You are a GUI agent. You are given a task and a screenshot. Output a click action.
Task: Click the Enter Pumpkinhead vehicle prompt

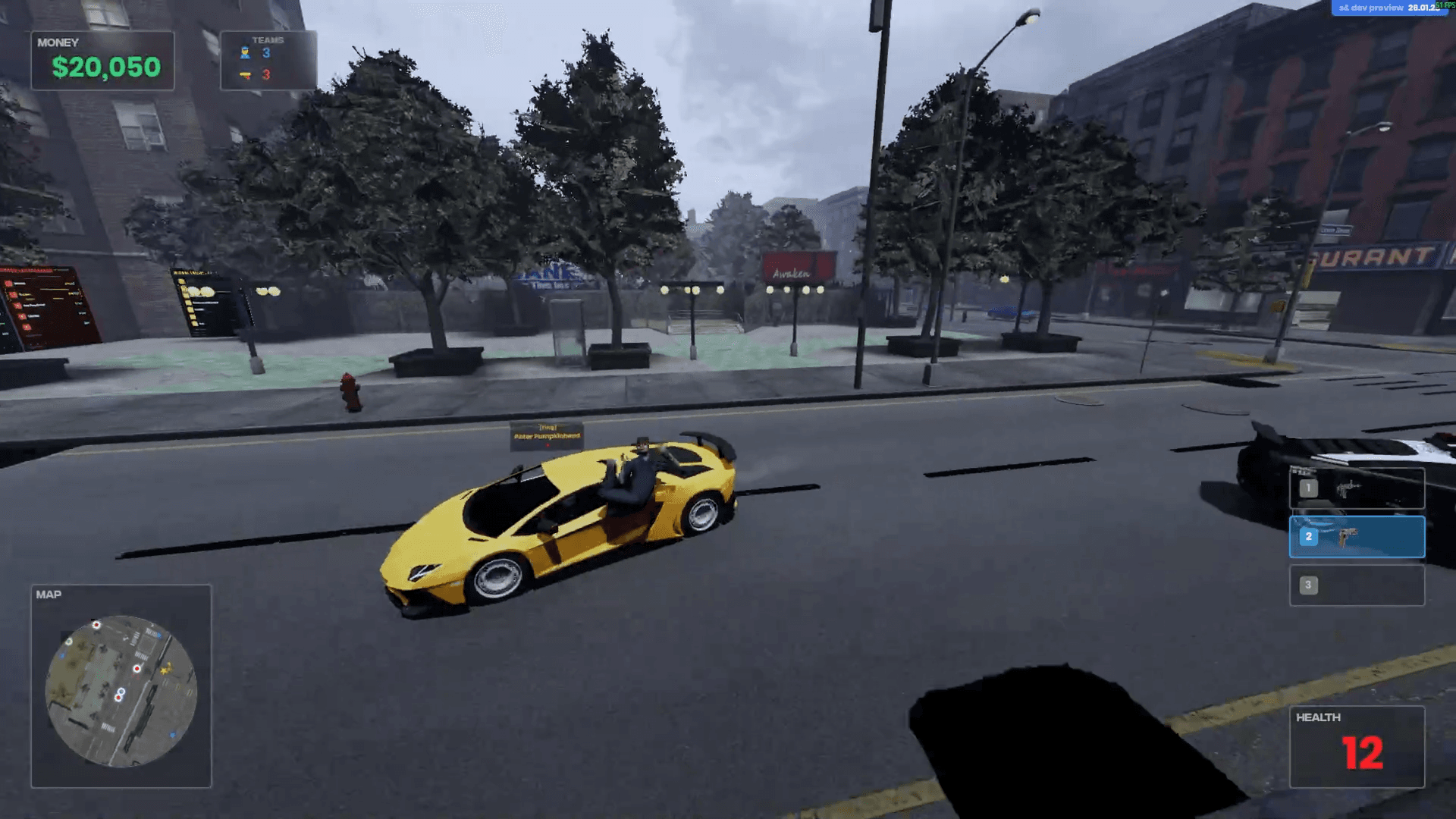tap(548, 435)
